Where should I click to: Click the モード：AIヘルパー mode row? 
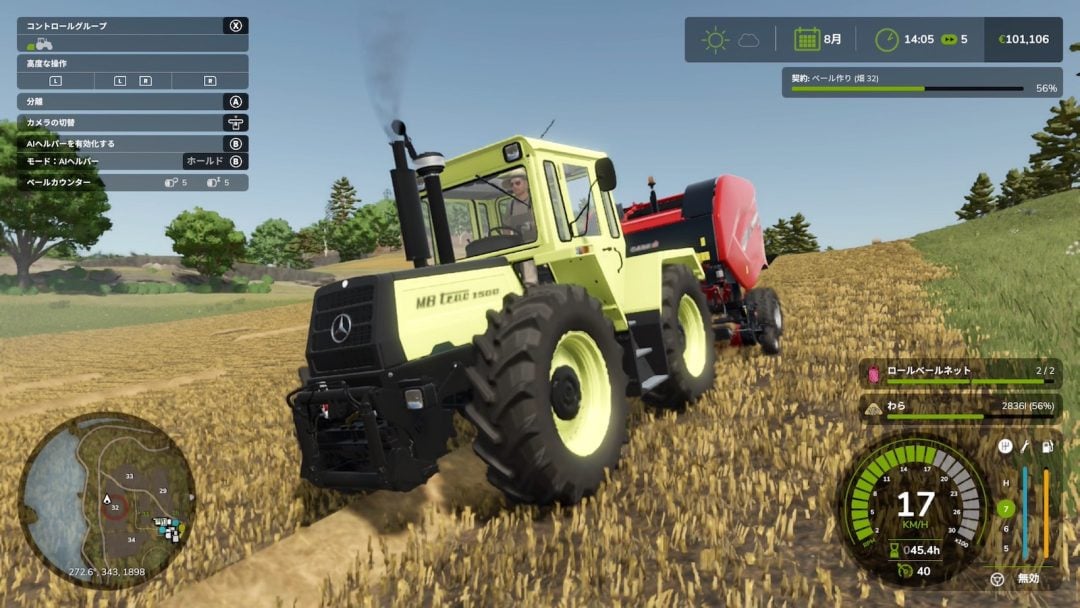132,161
